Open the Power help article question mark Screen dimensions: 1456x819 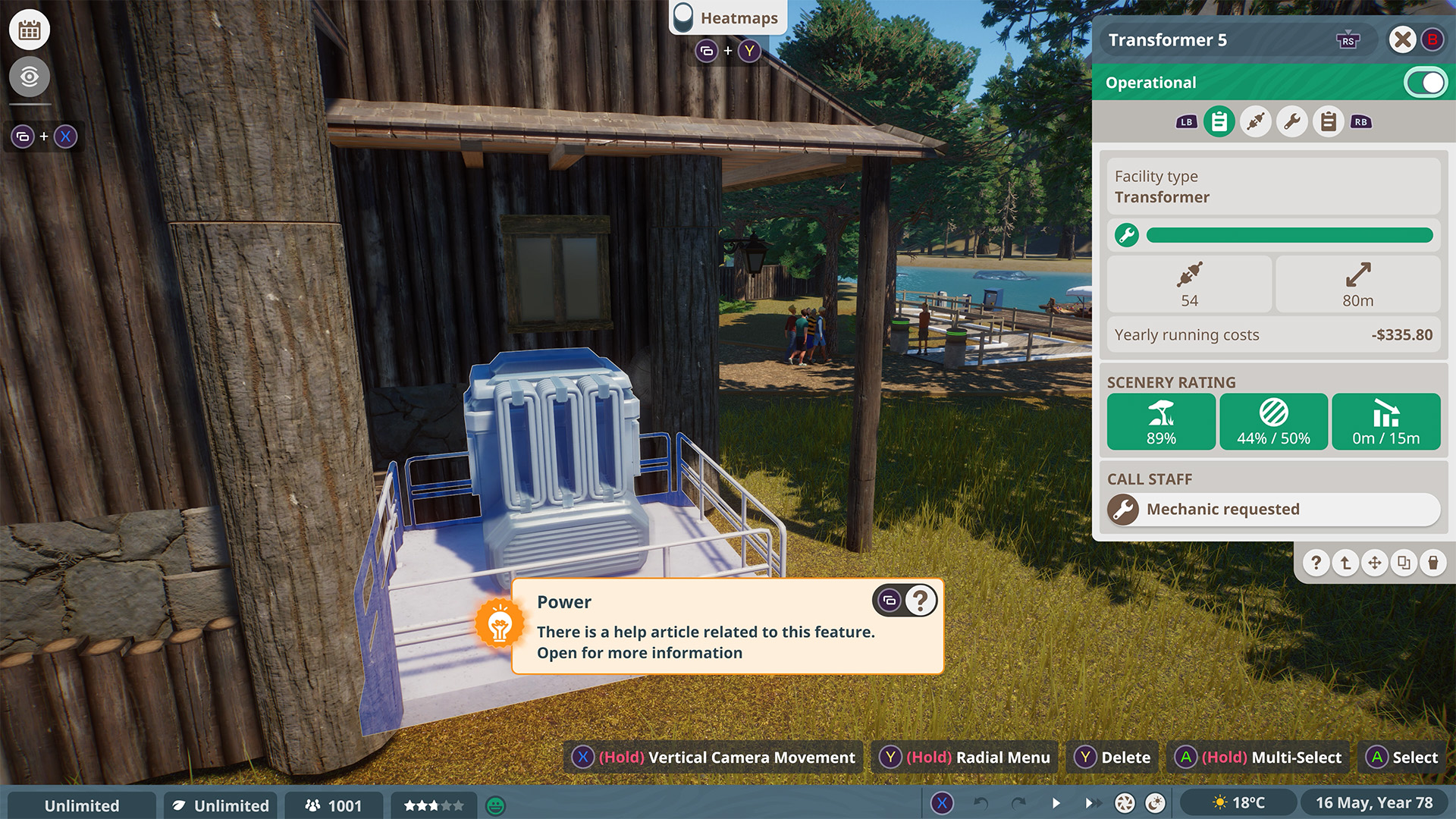921,601
